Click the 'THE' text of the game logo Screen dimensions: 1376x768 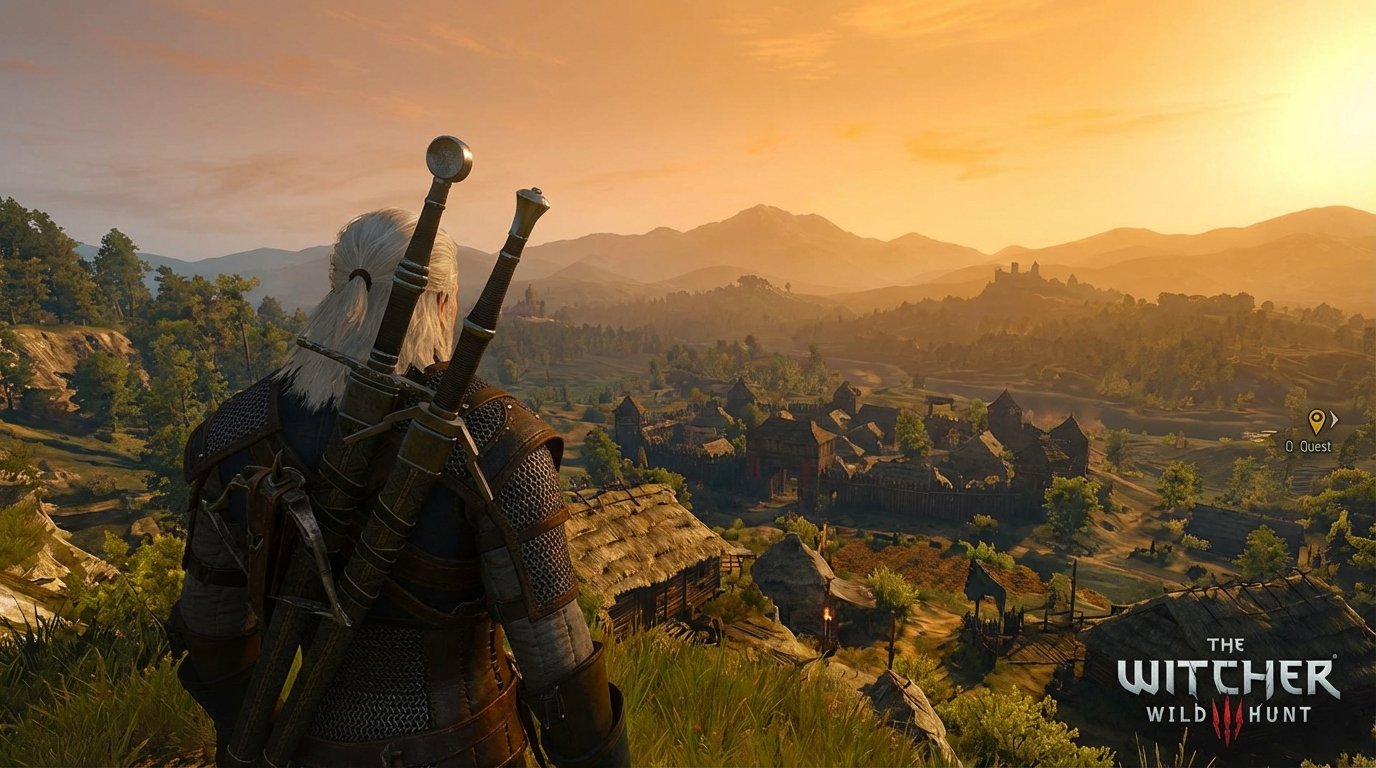pos(1225,643)
